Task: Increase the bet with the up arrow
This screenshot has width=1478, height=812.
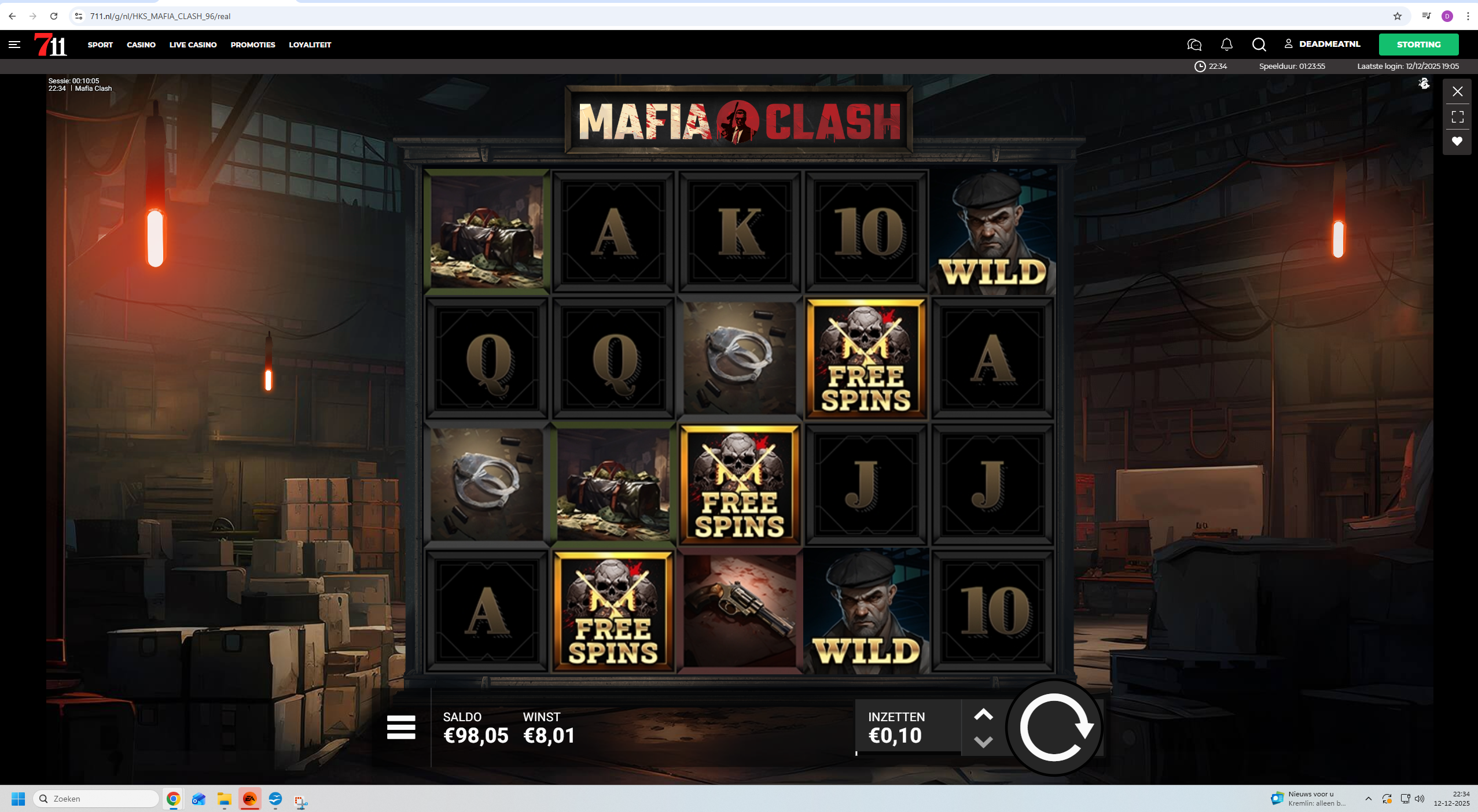Action: [x=983, y=715]
